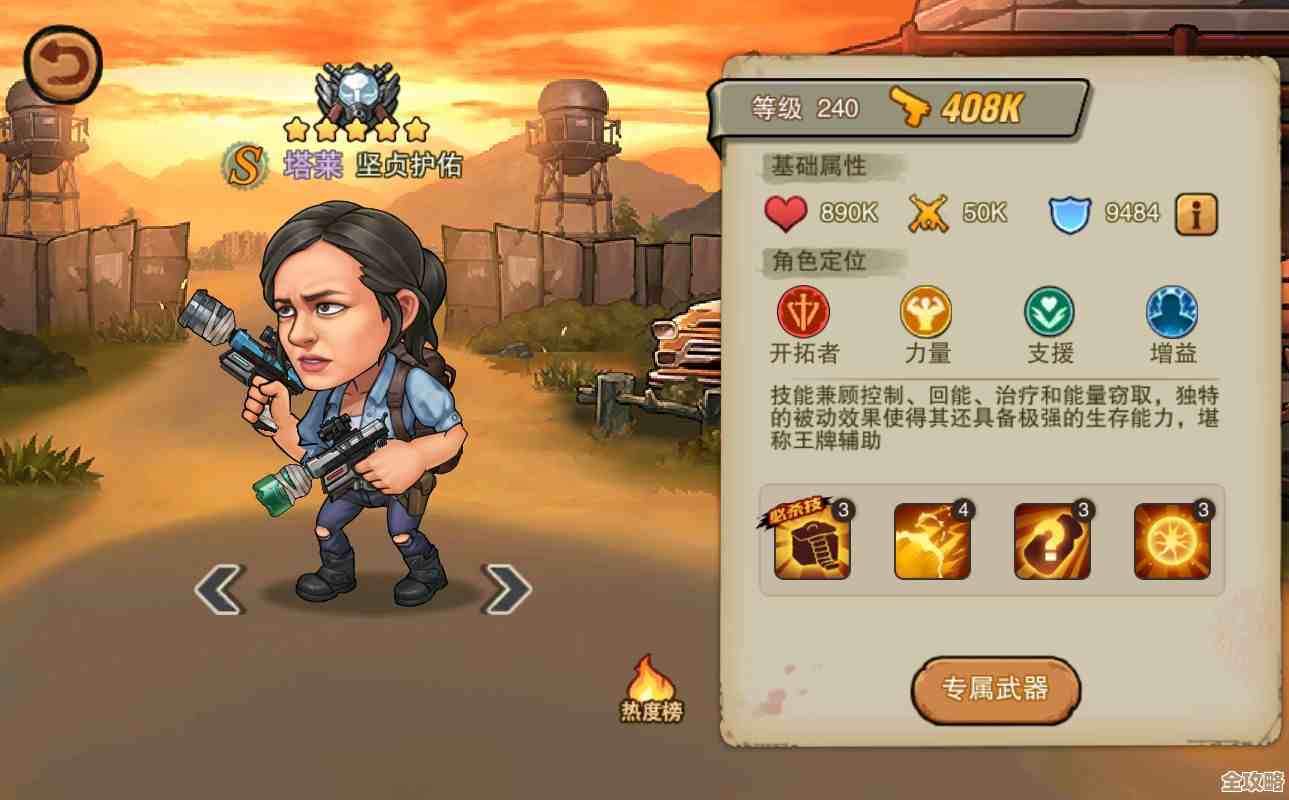The image size is (1289, 800).
Task: Click the blue shield defense stat icon
Action: click(x=1068, y=212)
